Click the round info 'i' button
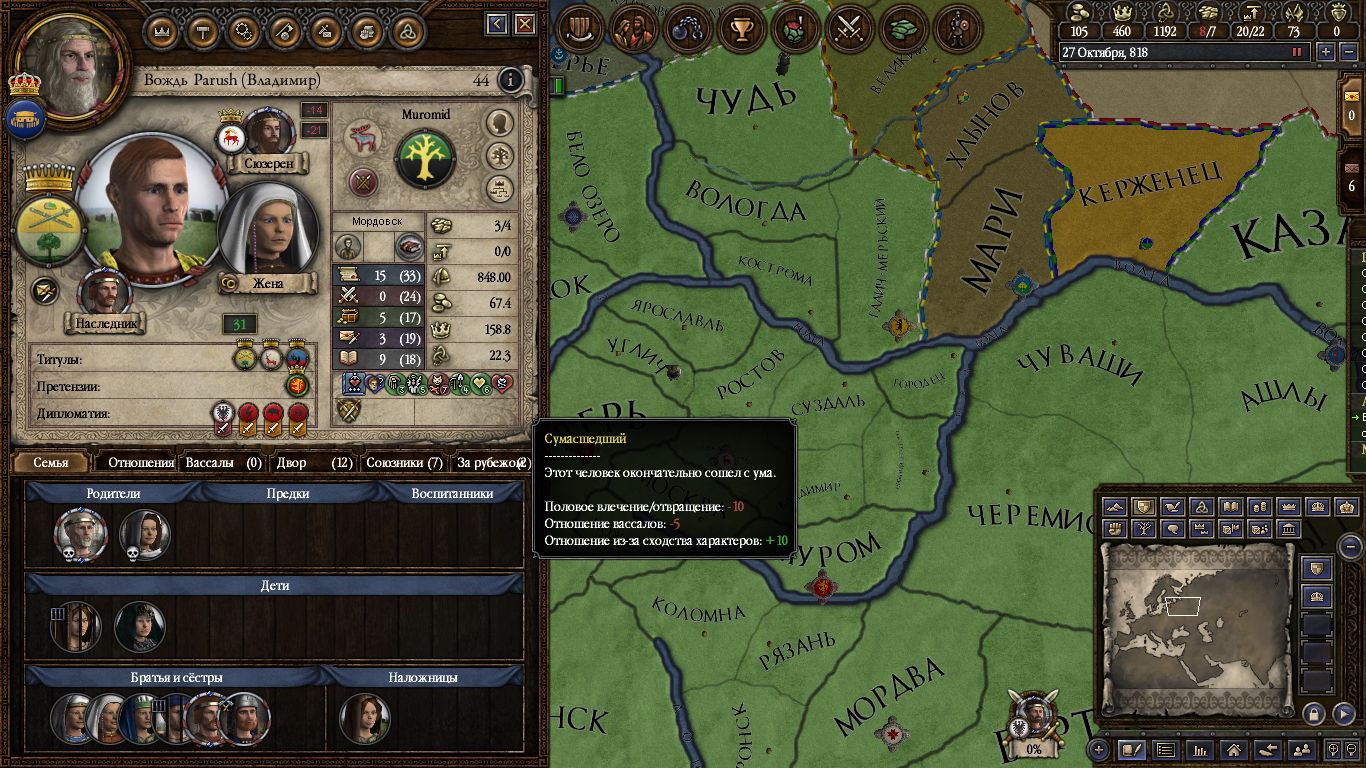 pos(510,80)
